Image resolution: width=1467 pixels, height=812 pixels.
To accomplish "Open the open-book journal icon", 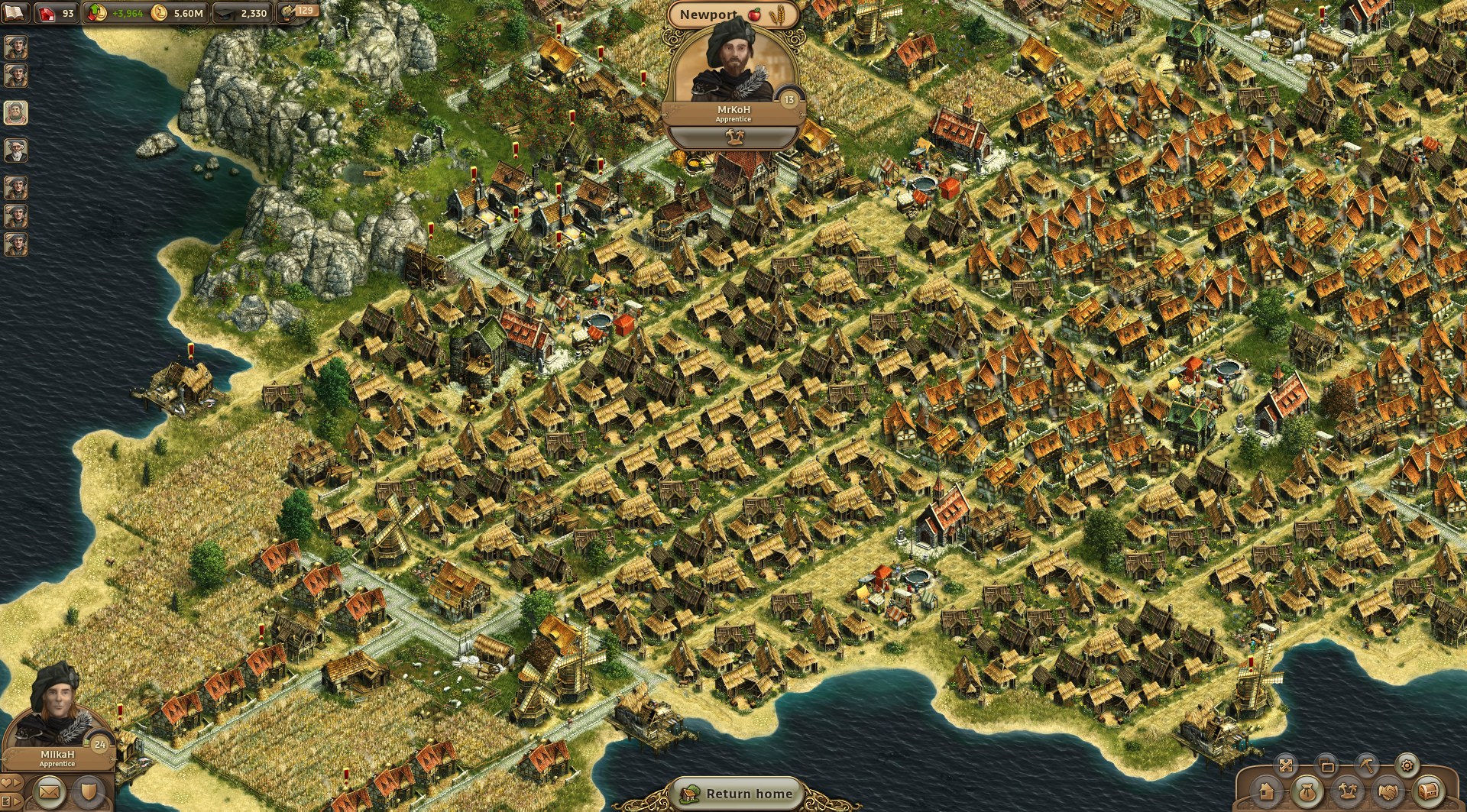I will click(15, 12).
